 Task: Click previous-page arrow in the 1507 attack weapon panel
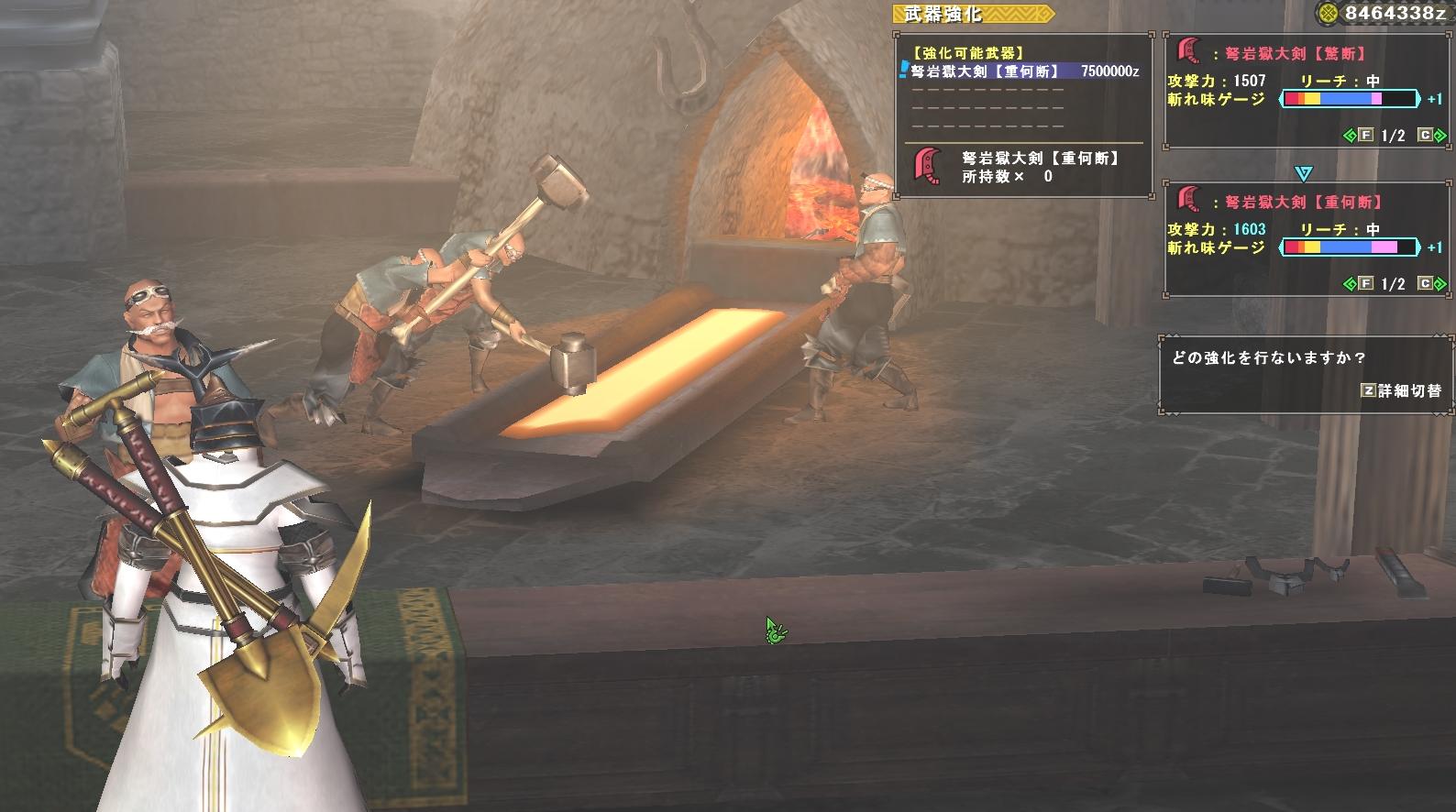pyautogui.click(x=1350, y=136)
